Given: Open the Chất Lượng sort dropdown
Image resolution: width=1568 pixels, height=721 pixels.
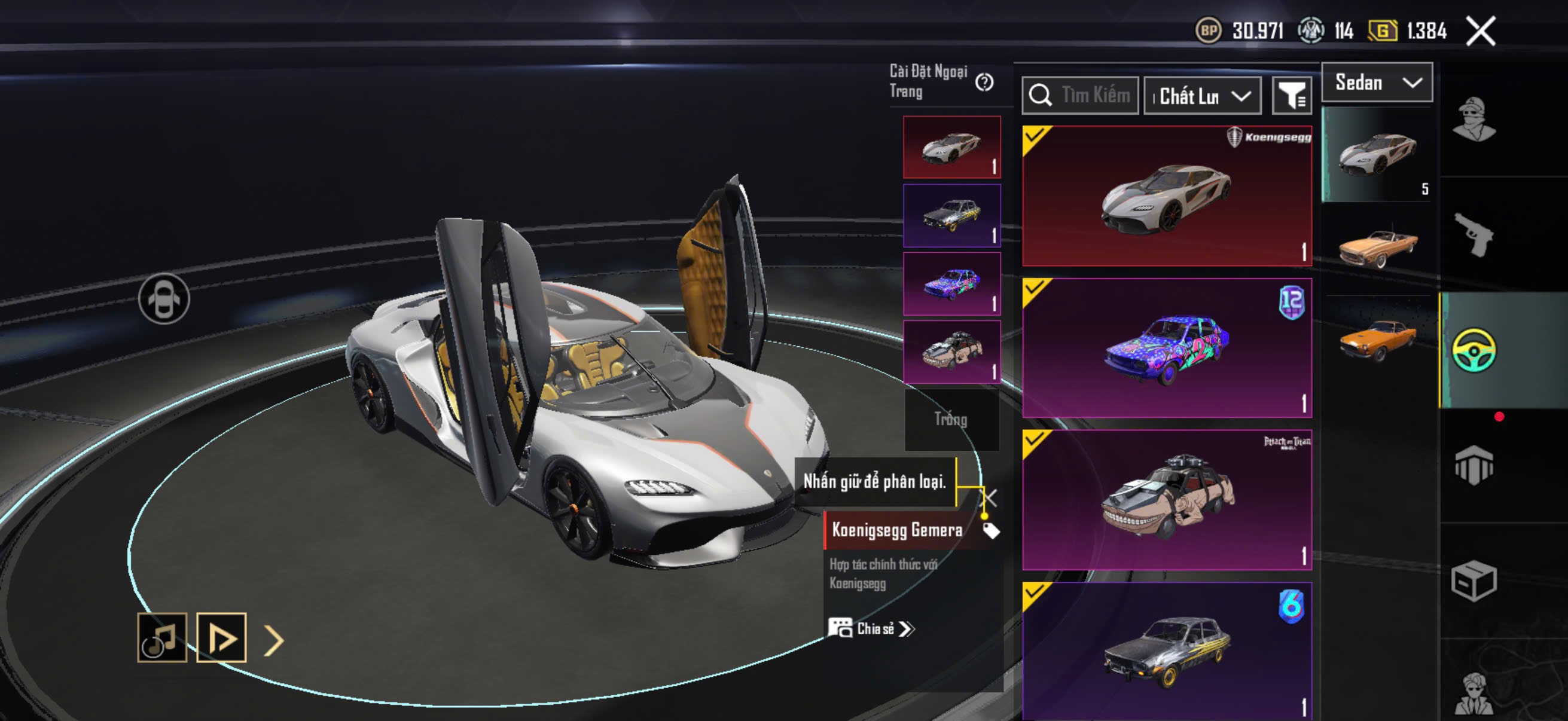Looking at the screenshot, I should pos(1202,96).
